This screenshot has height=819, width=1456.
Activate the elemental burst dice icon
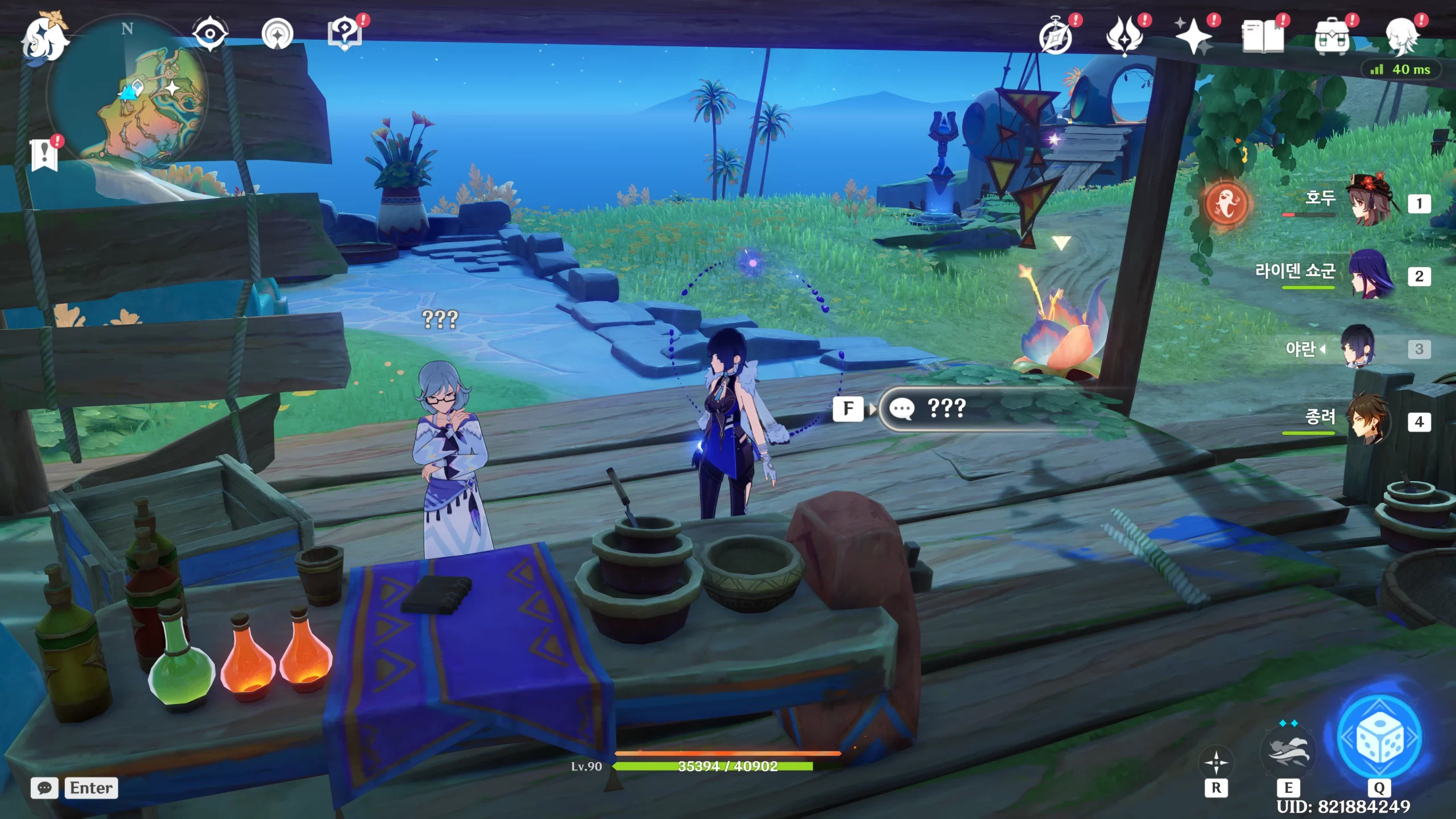point(1379,738)
